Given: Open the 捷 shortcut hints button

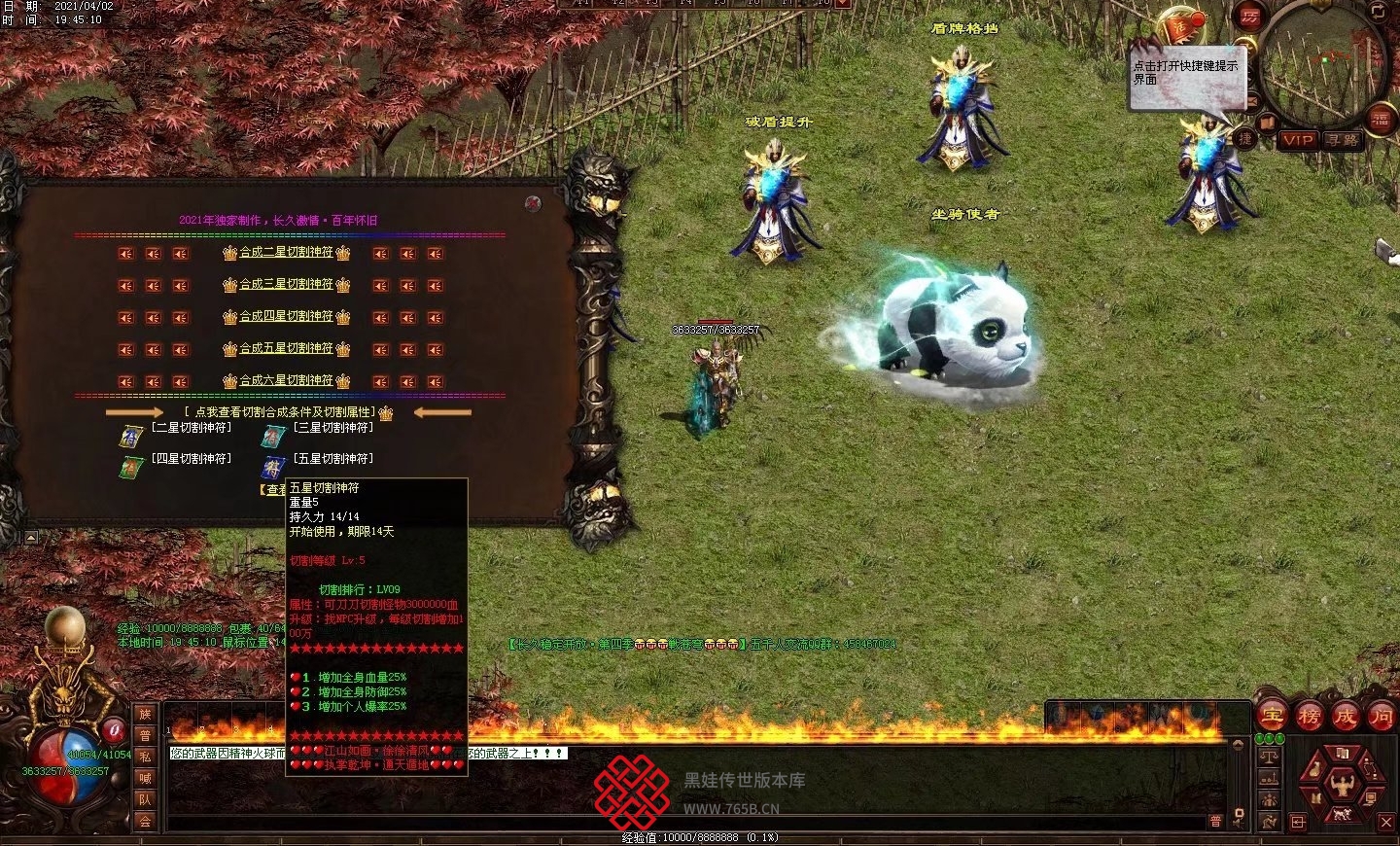Looking at the screenshot, I should point(1245,139).
